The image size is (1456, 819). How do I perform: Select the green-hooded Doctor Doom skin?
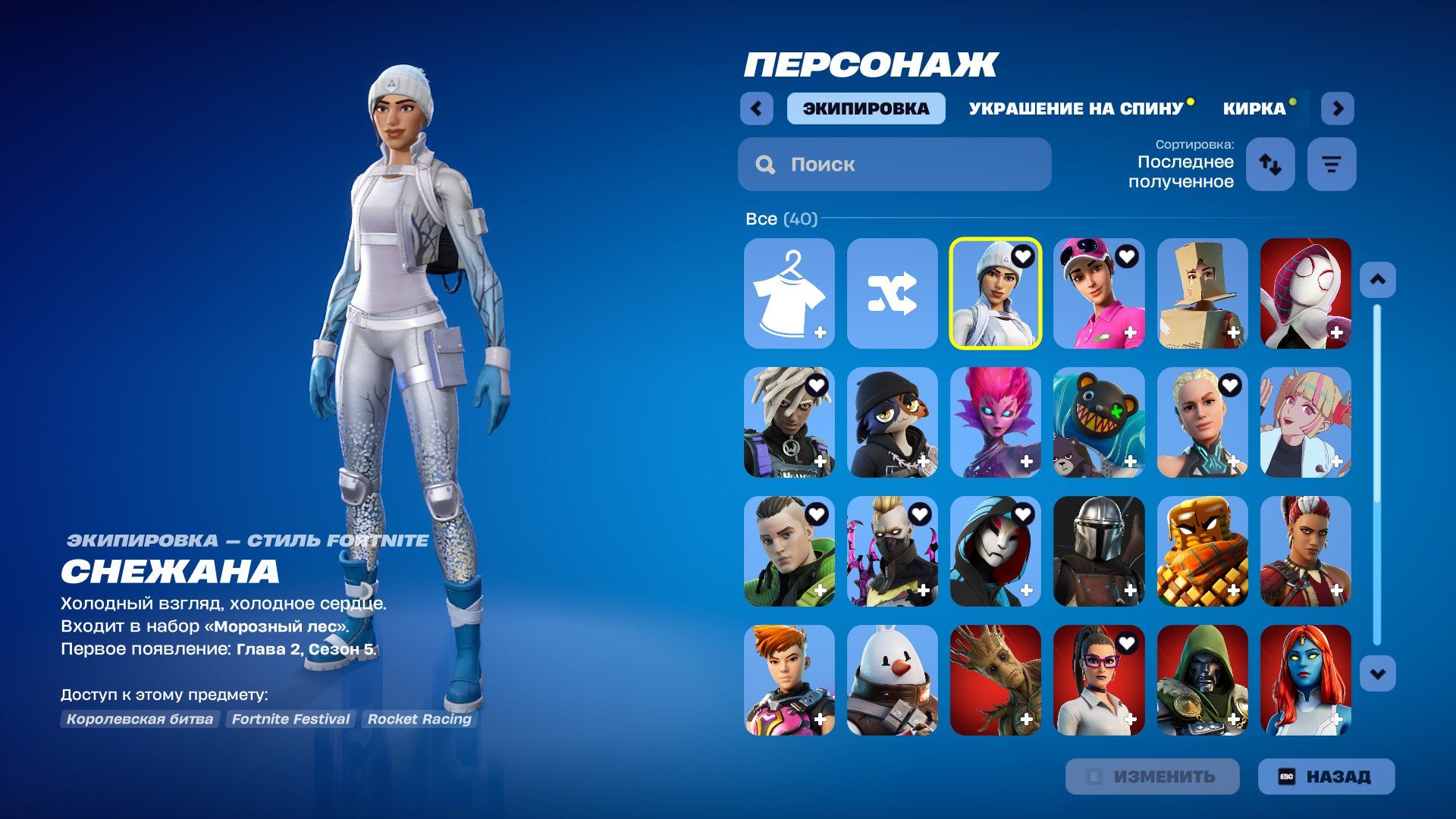(1202, 680)
